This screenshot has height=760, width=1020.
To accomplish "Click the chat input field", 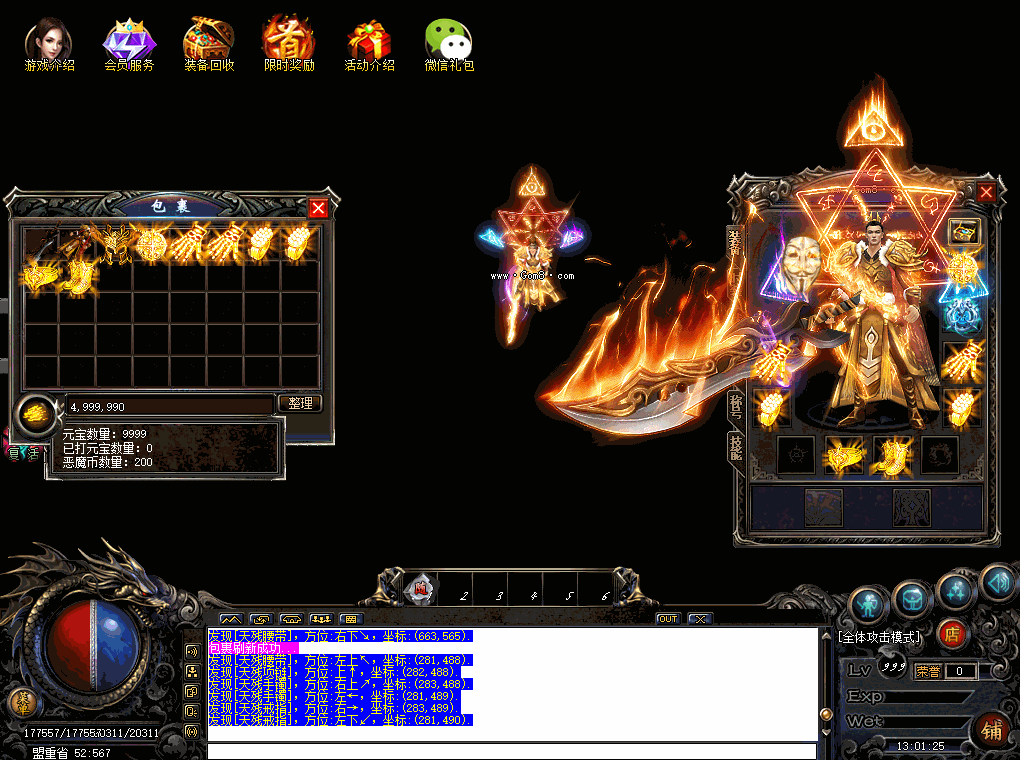I will pyautogui.click(x=510, y=751).
